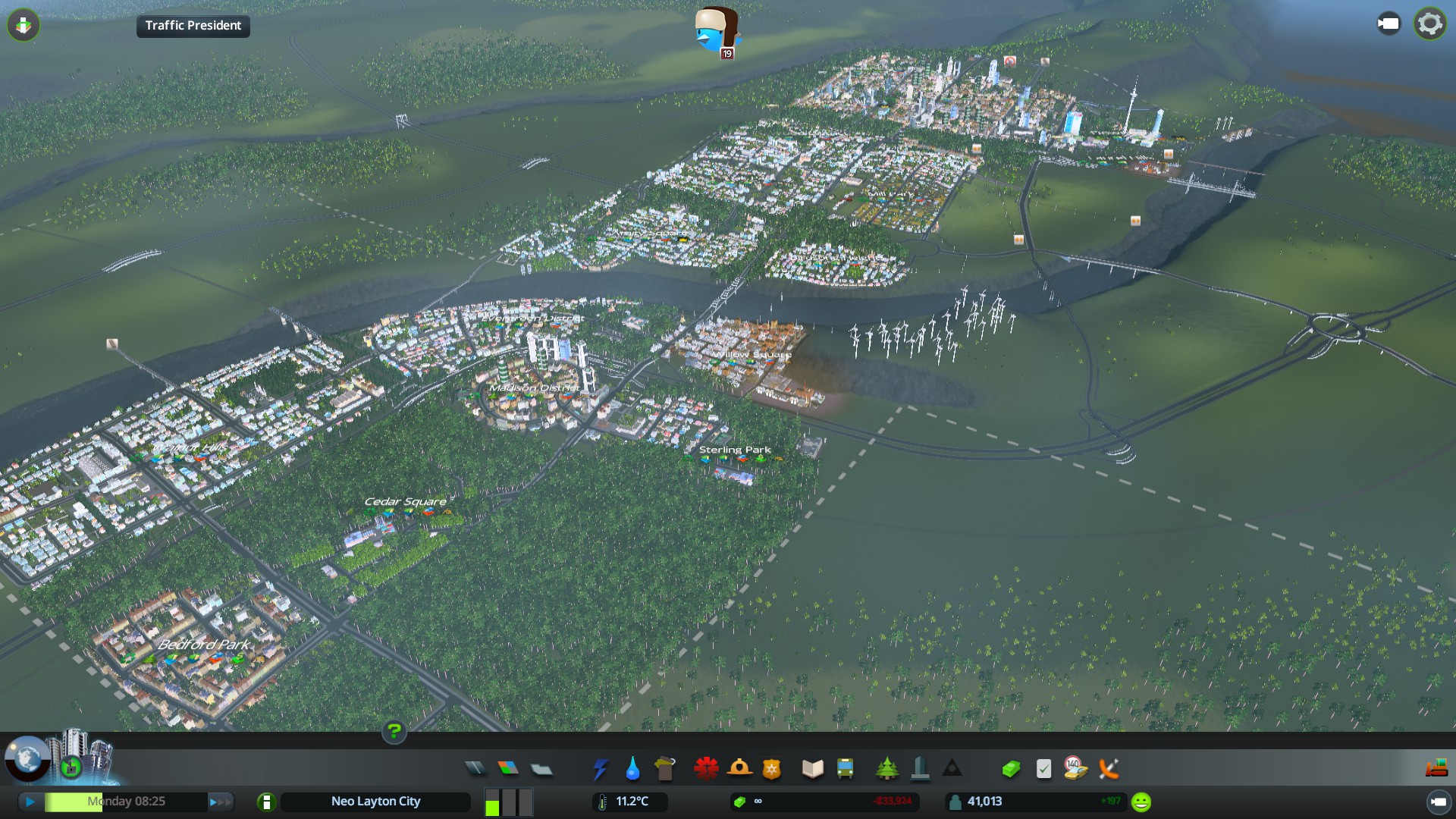Open the Electricity lightning bolt menu
The height and width of the screenshot is (819, 1456).
click(600, 770)
